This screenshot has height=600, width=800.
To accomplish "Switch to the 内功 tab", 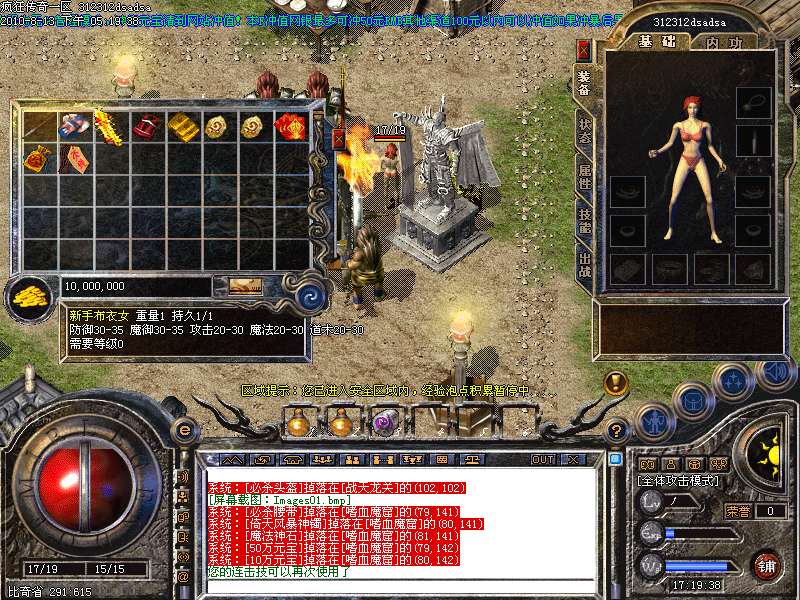I will tap(723, 42).
